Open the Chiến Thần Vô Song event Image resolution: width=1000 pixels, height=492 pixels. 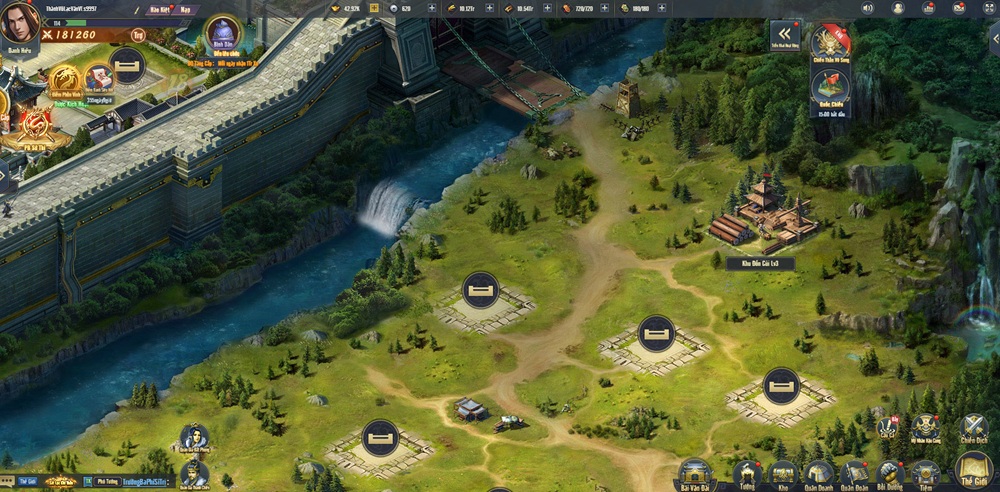(830, 42)
